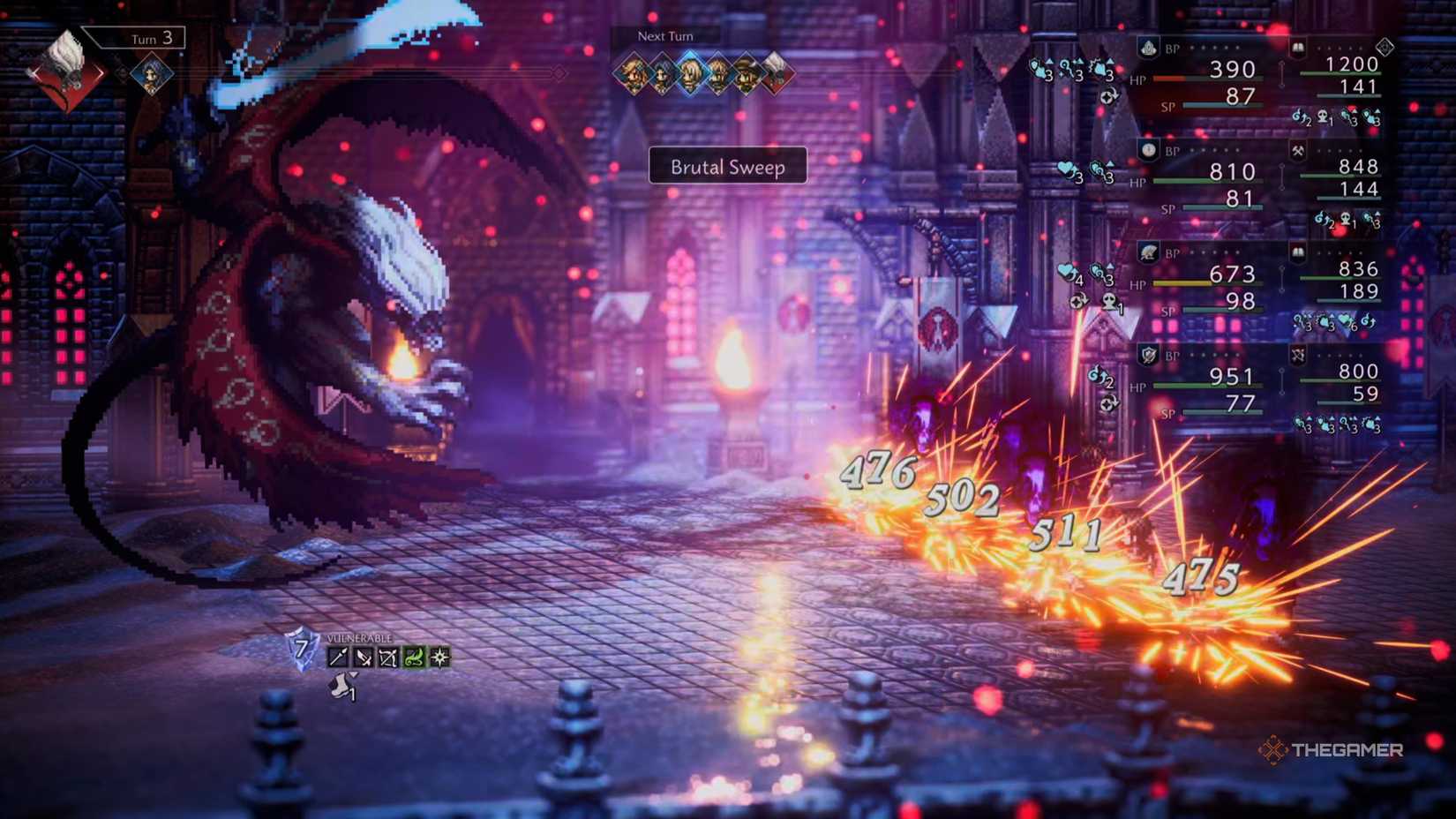Select the shield job icon on bottom character
1456x819 pixels.
[1146, 355]
